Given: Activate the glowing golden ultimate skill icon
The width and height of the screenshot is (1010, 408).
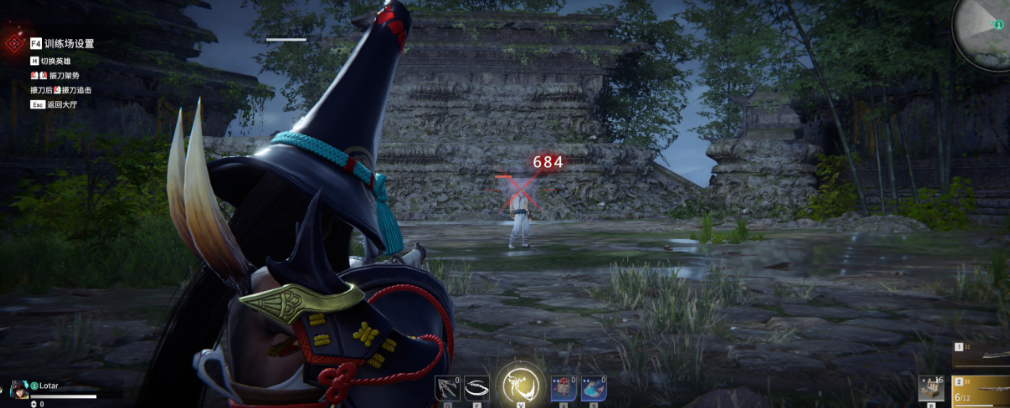Looking at the screenshot, I should click(520, 383).
